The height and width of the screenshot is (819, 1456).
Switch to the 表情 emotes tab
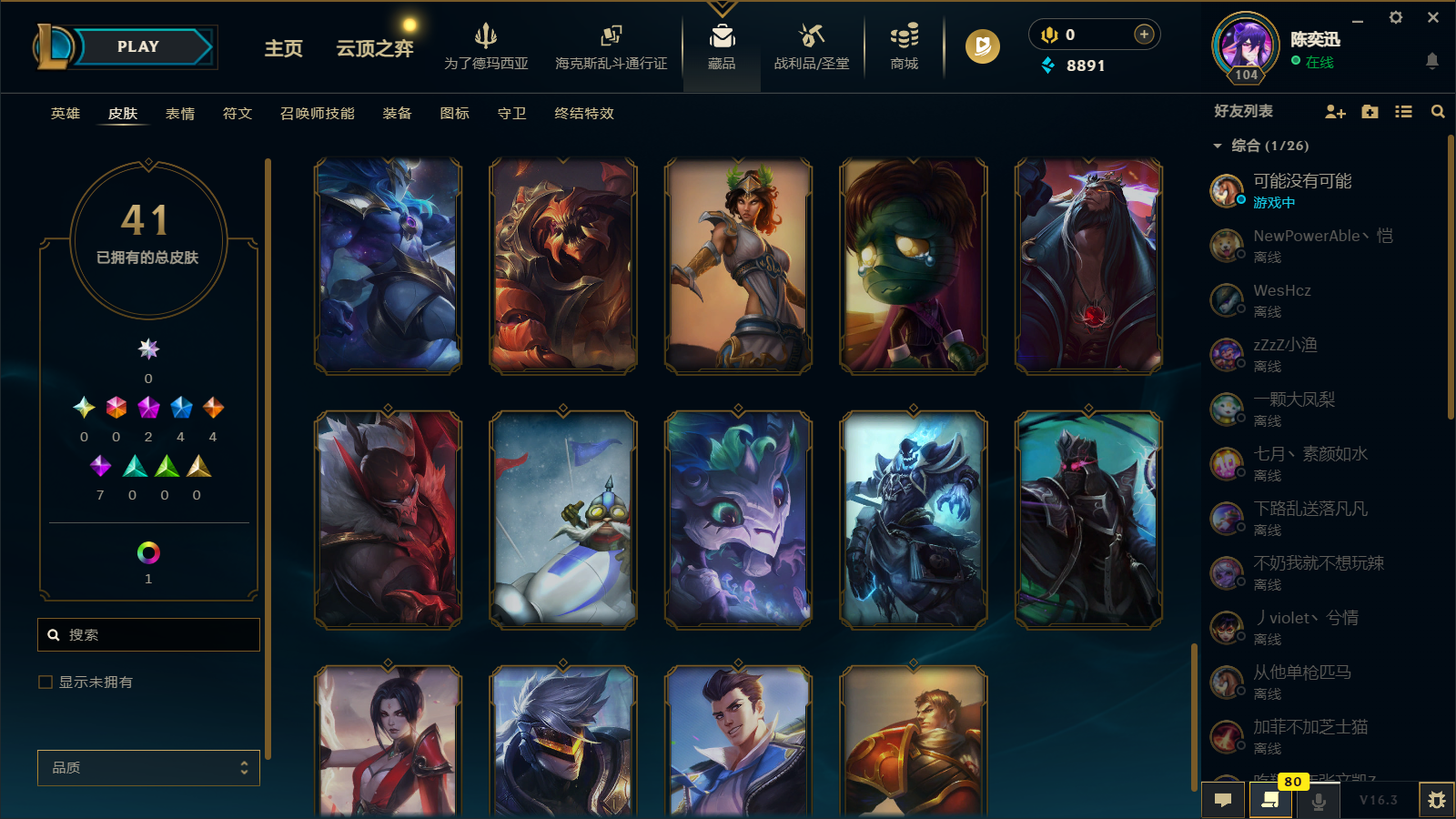(x=180, y=114)
